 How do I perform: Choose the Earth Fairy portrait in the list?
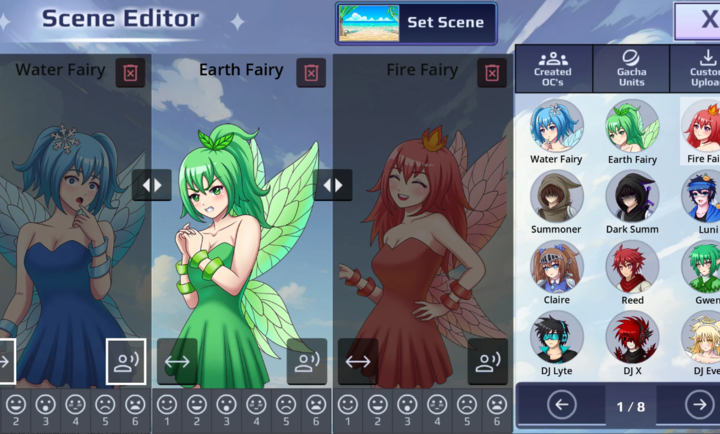coord(632,126)
